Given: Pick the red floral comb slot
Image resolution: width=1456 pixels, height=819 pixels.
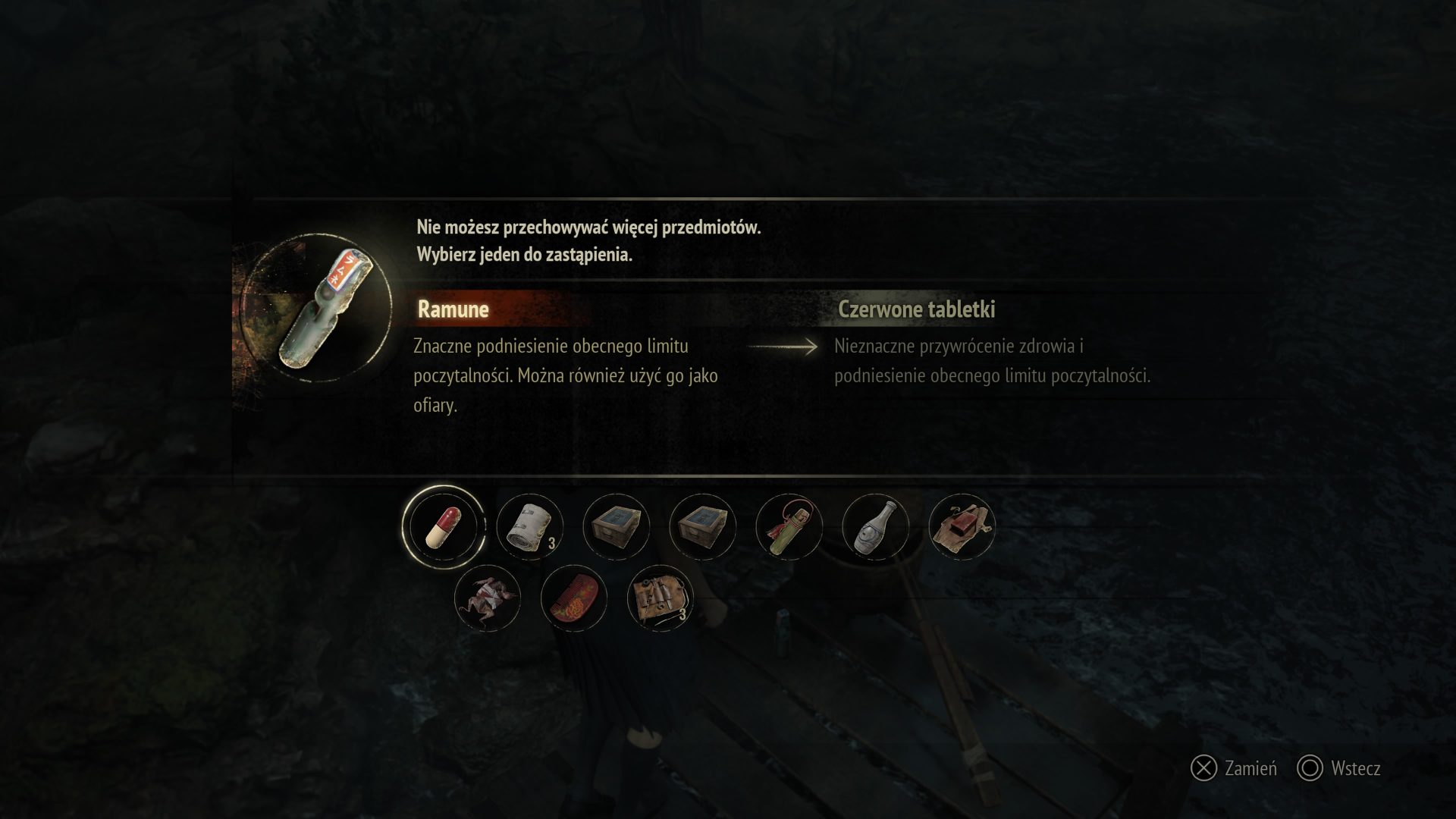Looking at the screenshot, I should 573,598.
